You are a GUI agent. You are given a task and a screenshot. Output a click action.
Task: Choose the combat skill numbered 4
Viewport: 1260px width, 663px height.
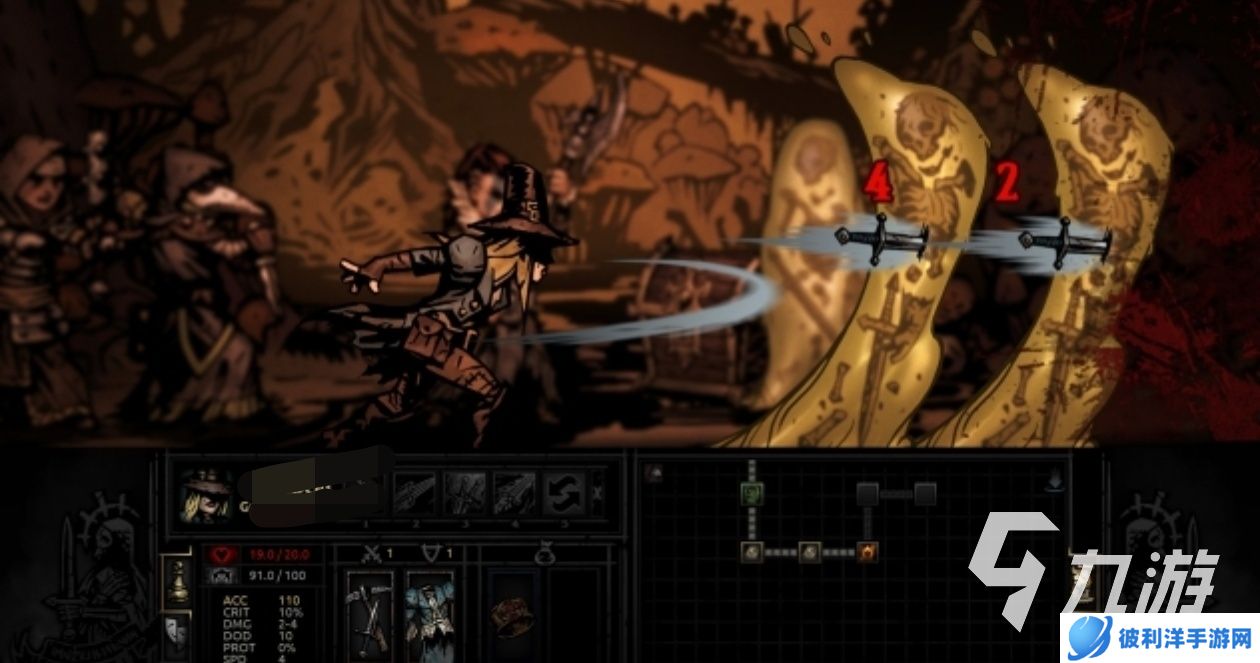515,494
